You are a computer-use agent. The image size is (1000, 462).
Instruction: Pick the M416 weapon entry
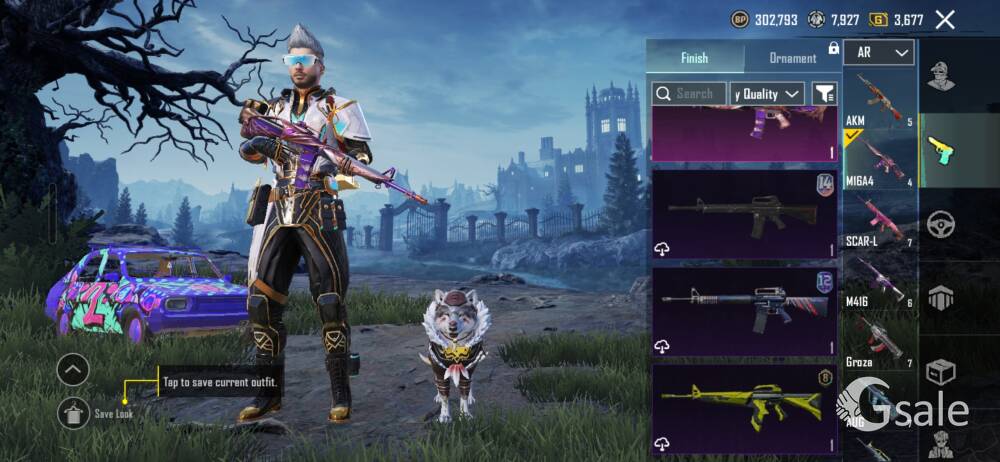click(x=879, y=283)
